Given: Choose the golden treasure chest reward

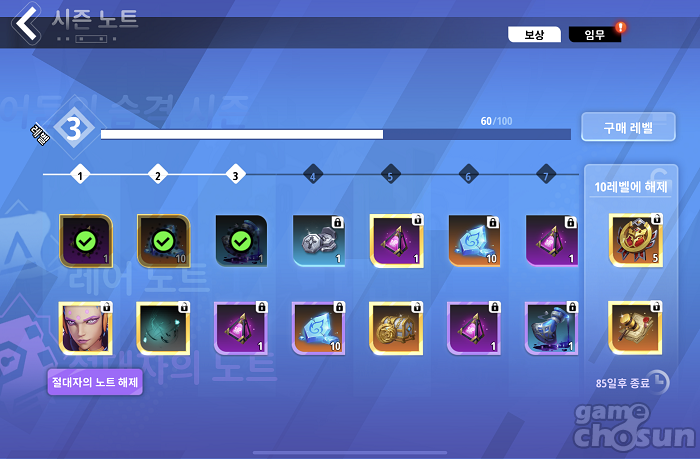Looking at the screenshot, I should (397, 327).
